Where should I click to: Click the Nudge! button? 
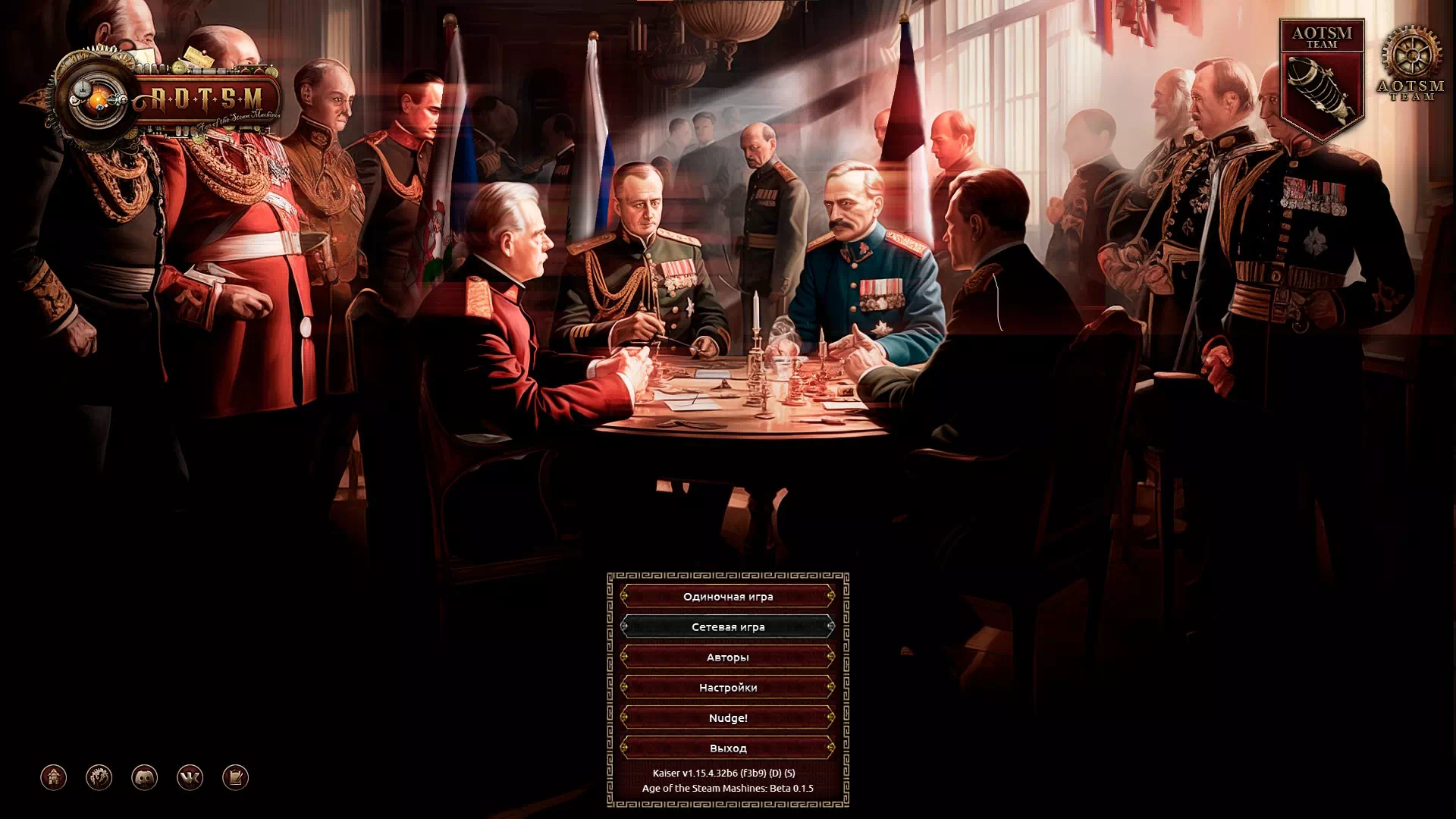pyautogui.click(x=728, y=717)
